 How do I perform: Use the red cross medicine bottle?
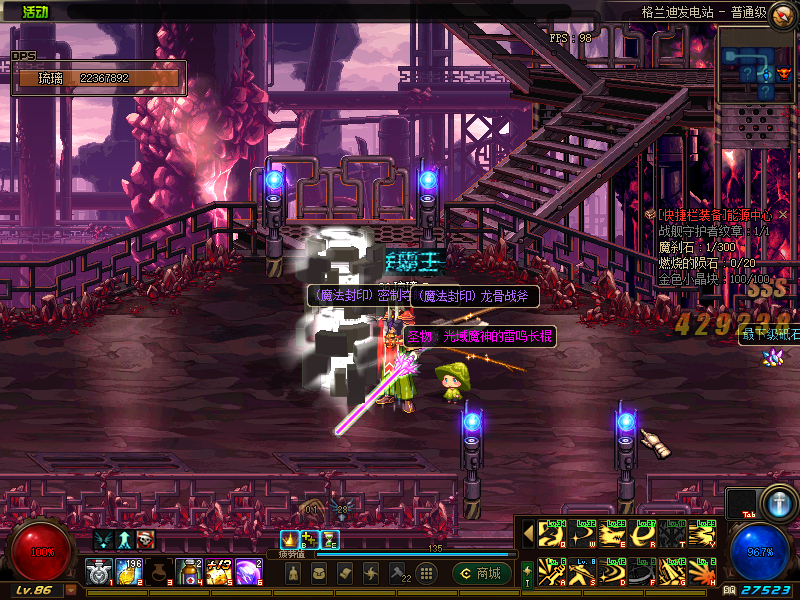(189, 572)
